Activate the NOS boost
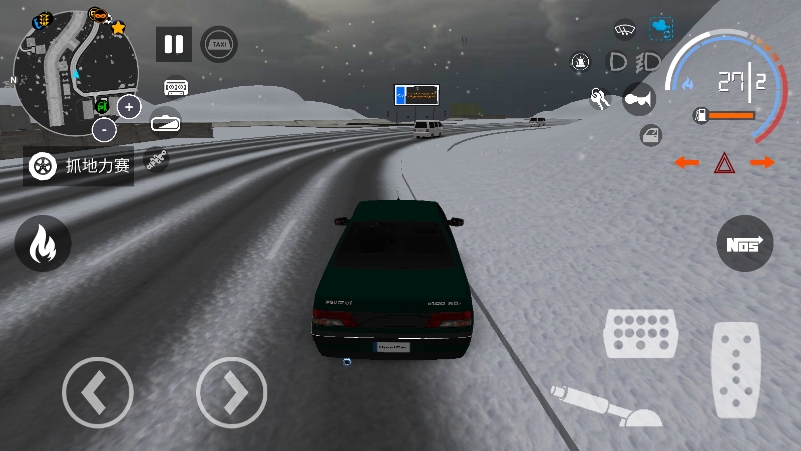801x451 pixels. (x=745, y=243)
